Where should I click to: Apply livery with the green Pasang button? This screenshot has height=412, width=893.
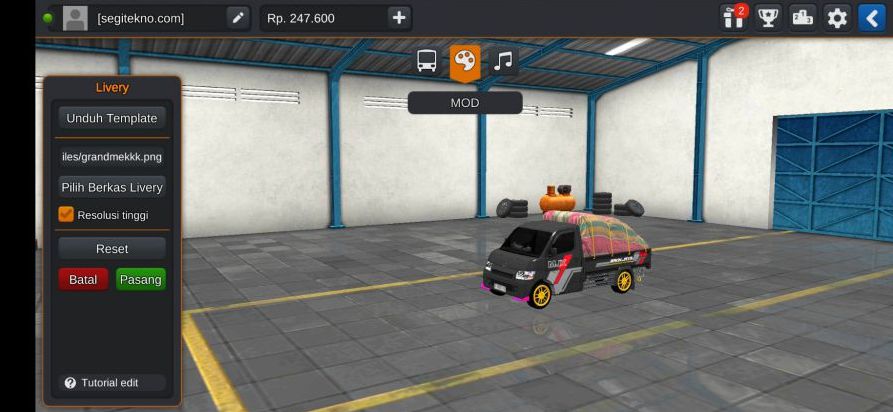[x=141, y=280]
